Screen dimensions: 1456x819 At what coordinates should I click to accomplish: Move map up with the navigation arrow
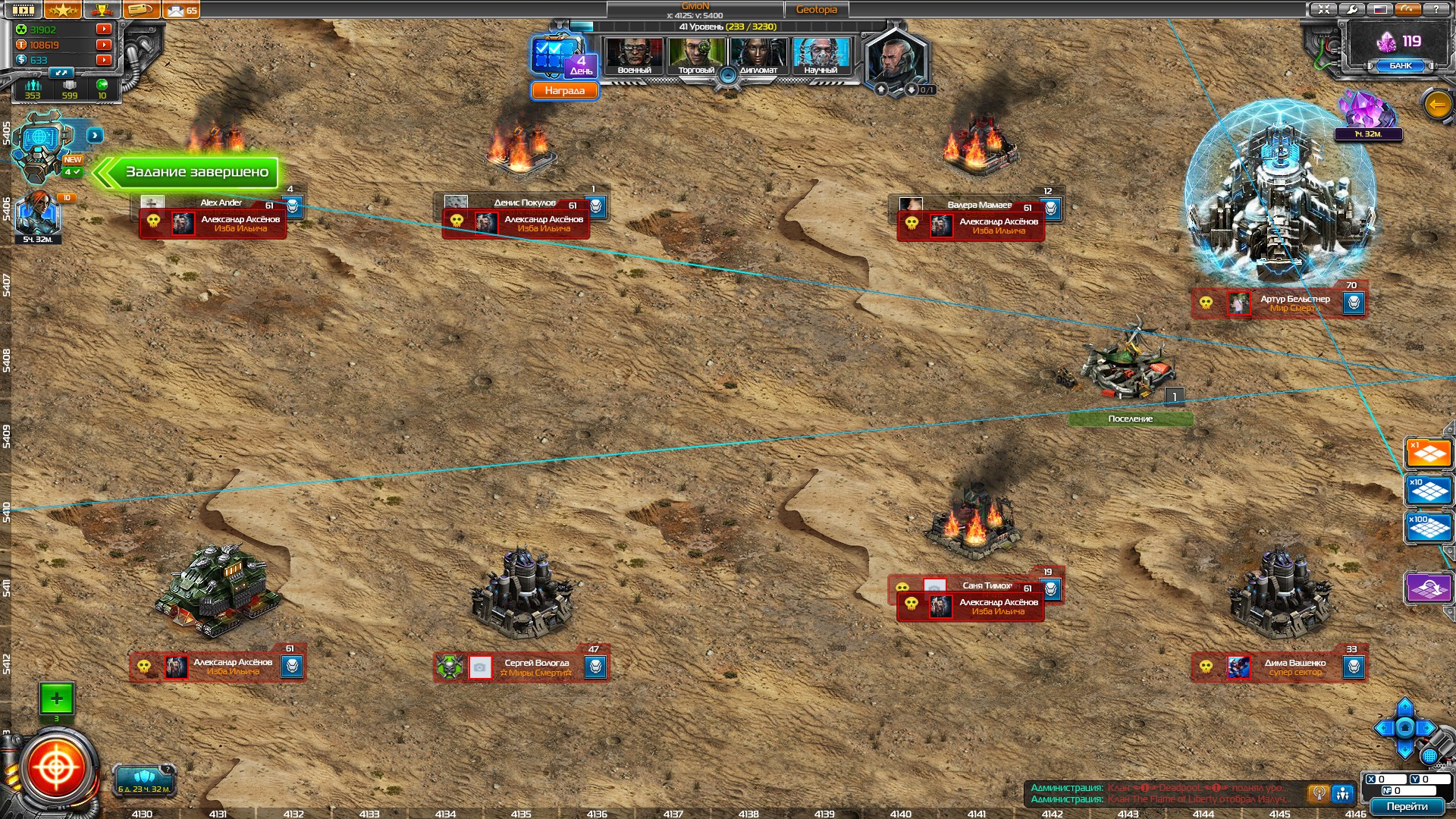(x=1404, y=707)
